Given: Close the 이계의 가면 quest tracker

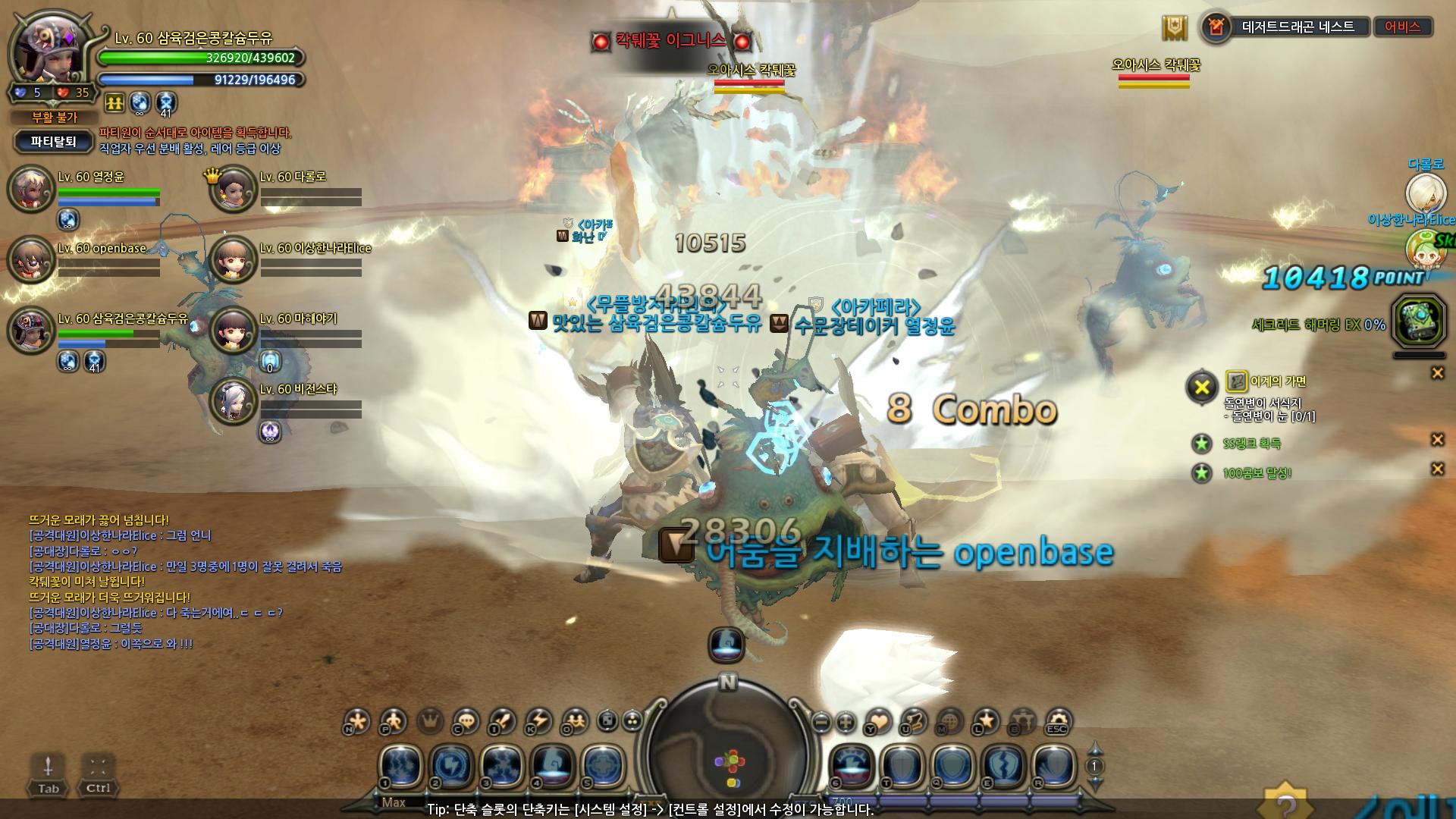Looking at the screenshot, I should 1436,373.
